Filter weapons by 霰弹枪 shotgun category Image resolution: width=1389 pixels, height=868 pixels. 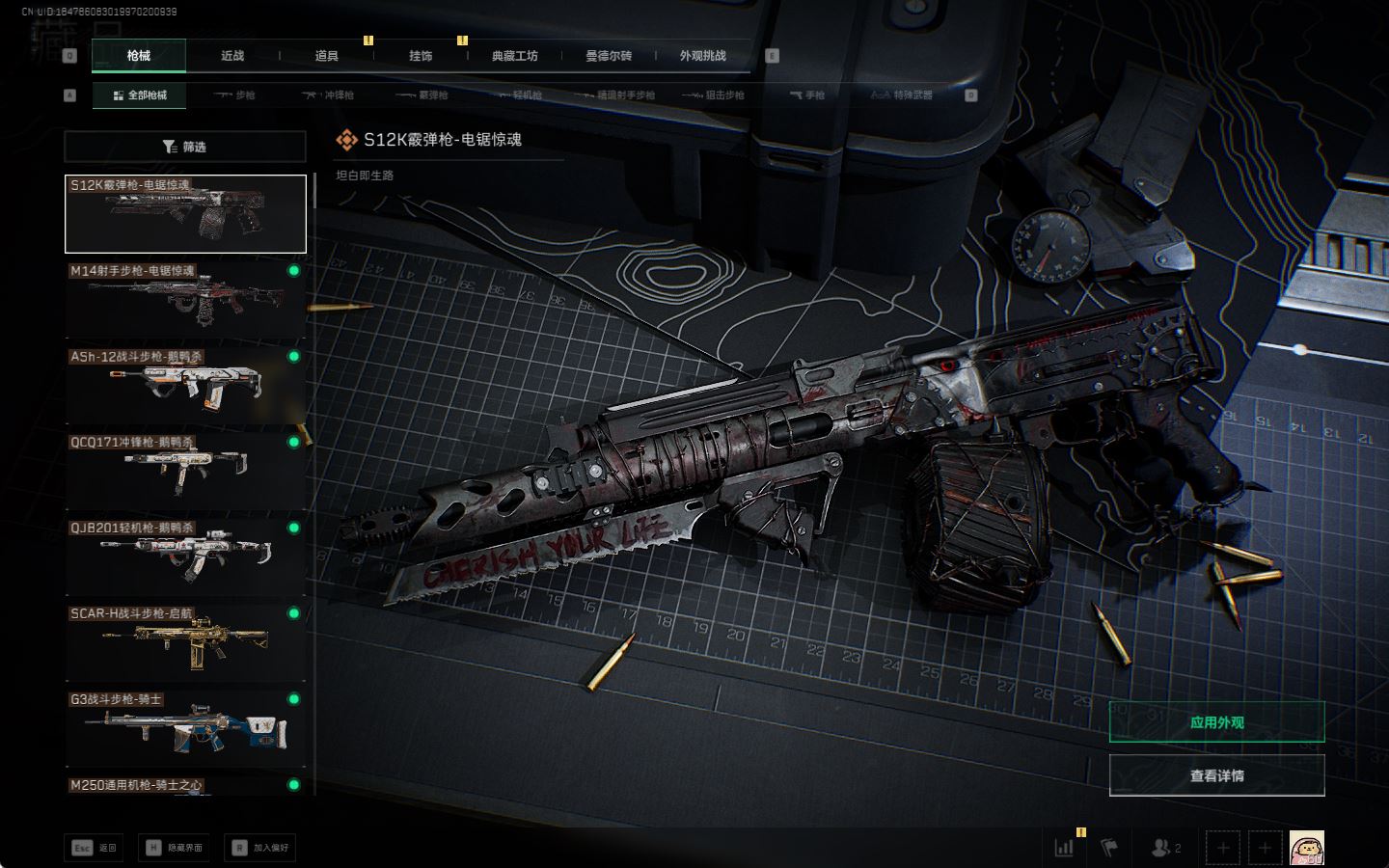tap(422, 95)
